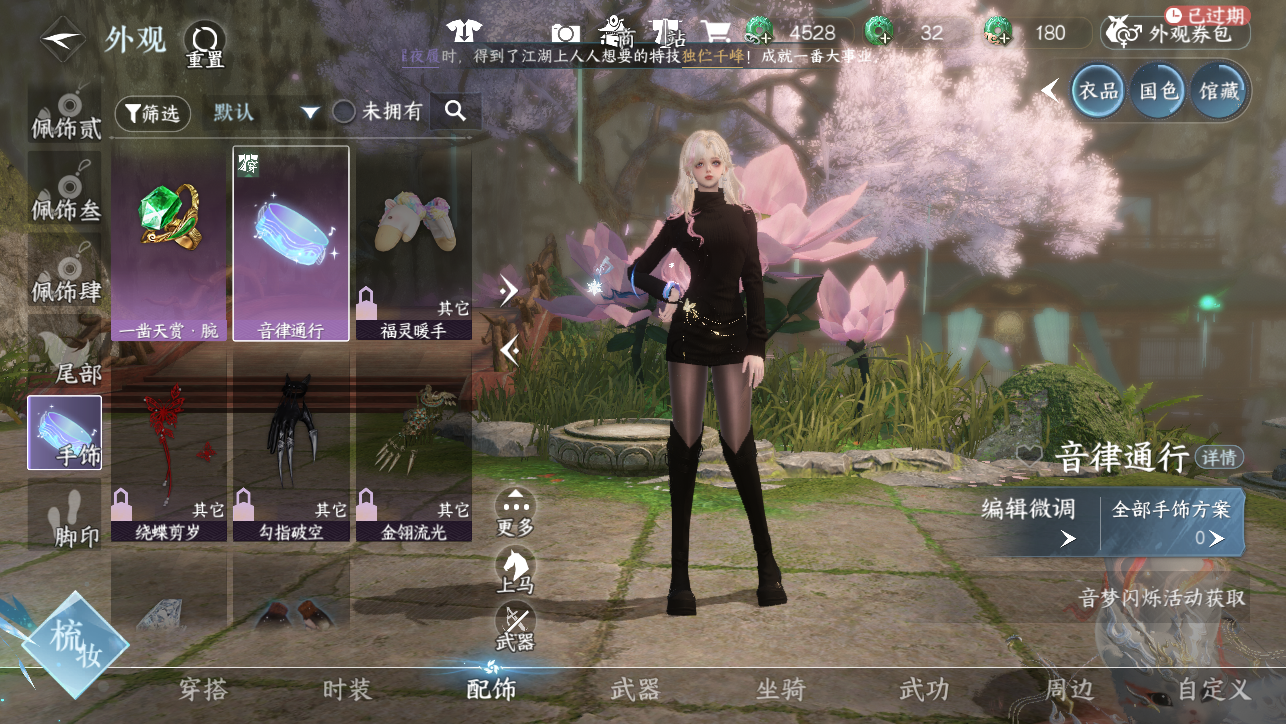This screenshot has height=724, width=1286.
Task: Toggle the 未拥有 checkbox
Action: pos(345,112)
